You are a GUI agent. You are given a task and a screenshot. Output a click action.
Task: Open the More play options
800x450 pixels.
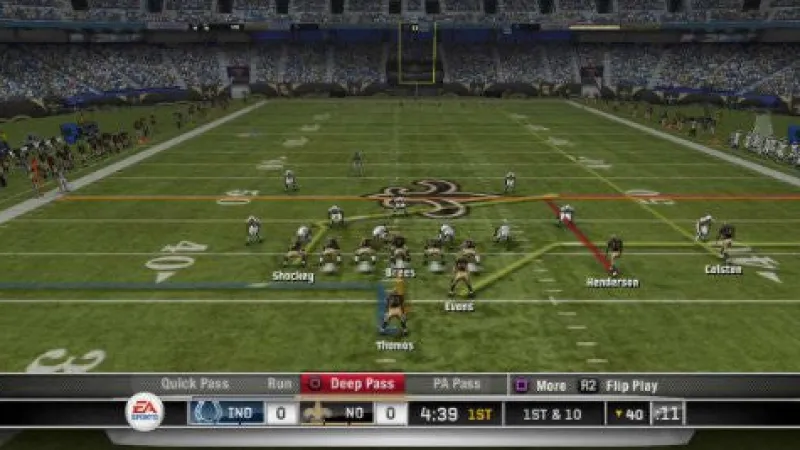tap(541, 385)
